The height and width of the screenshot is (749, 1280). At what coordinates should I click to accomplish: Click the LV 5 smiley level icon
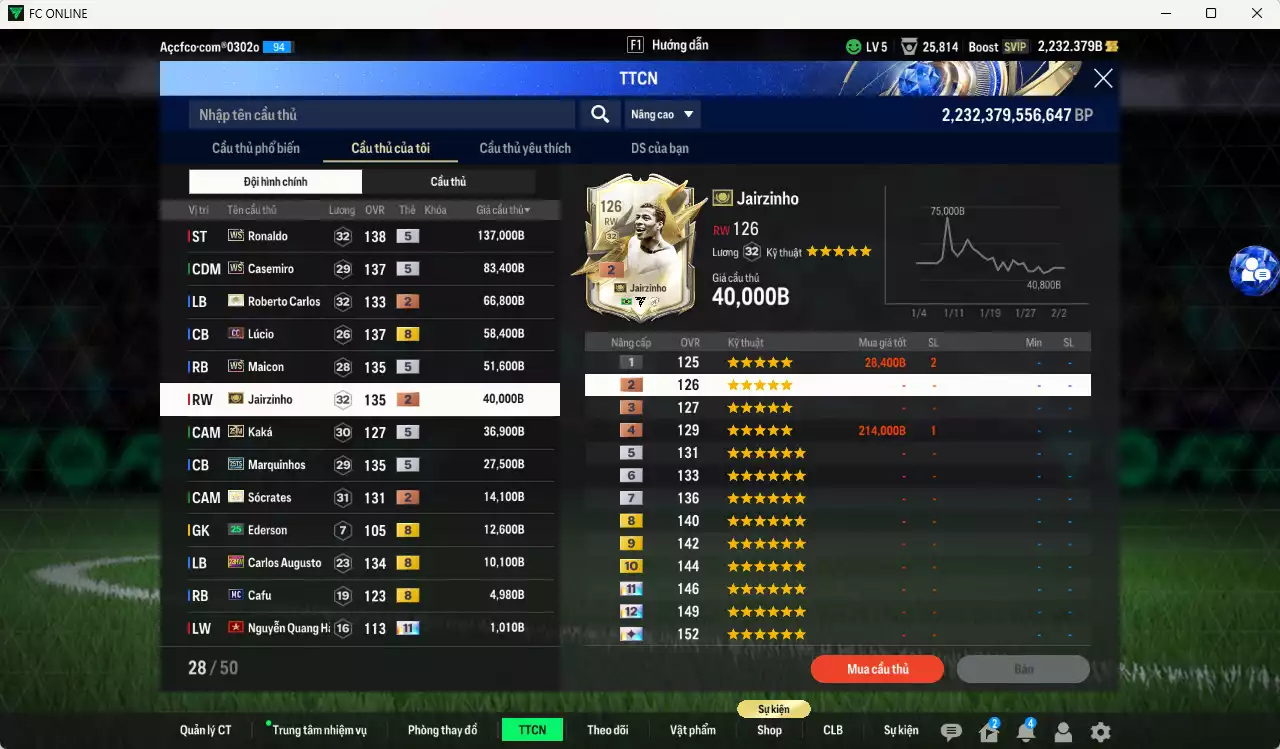coord(853,46)
